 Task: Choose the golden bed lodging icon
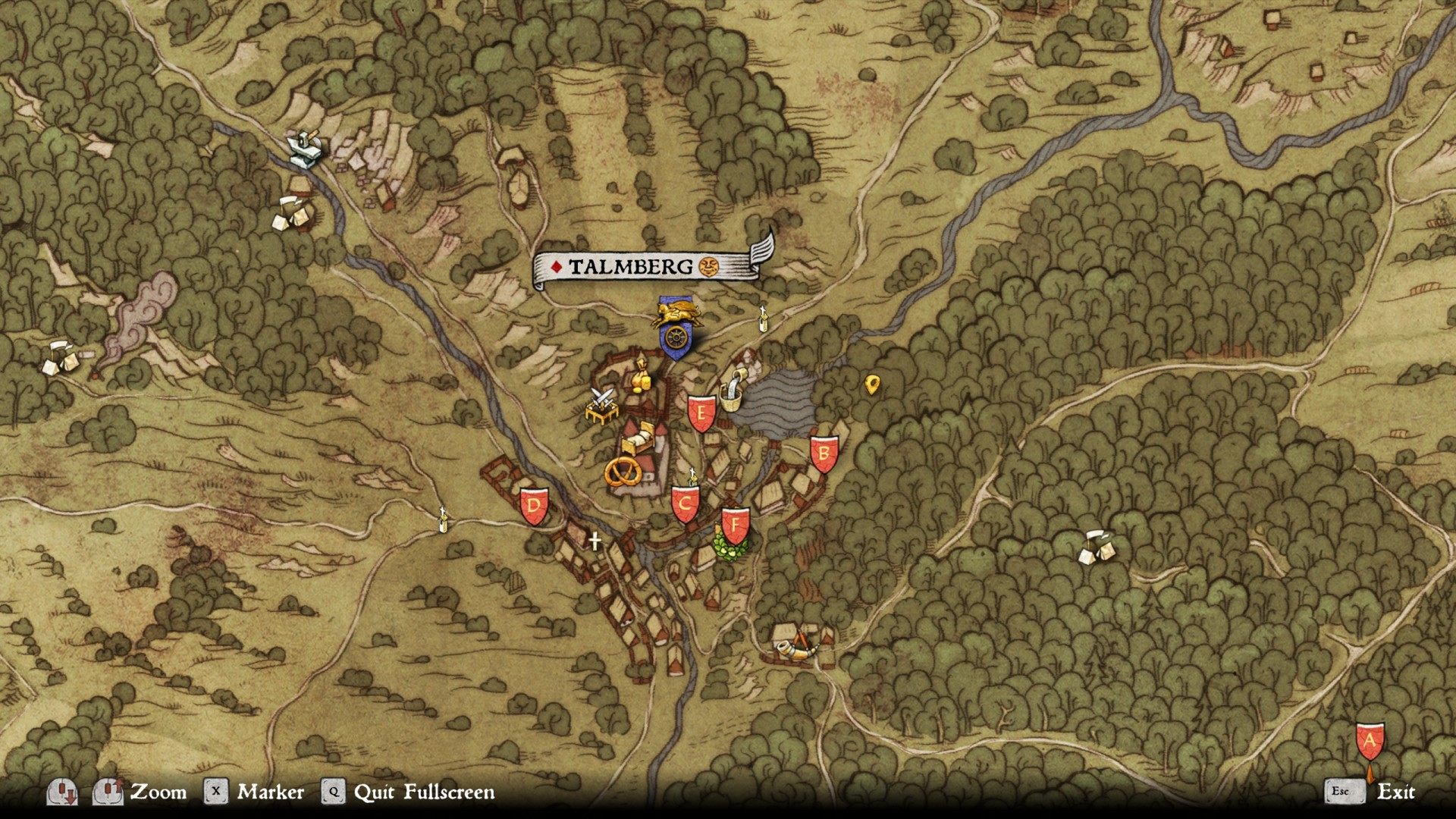coord(639,437)
